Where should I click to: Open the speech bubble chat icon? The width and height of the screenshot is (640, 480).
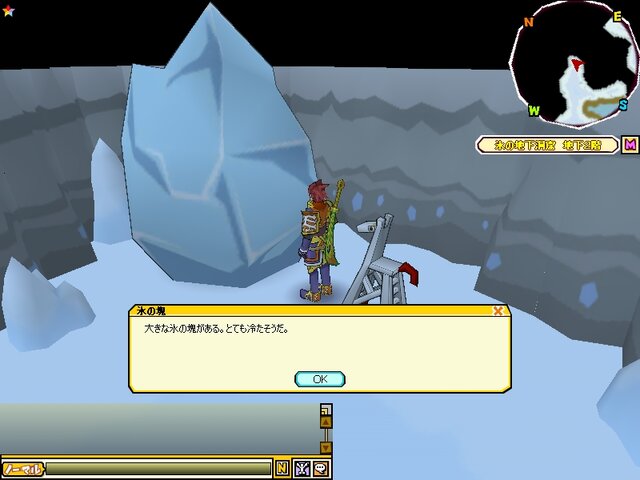pos(321,468)
